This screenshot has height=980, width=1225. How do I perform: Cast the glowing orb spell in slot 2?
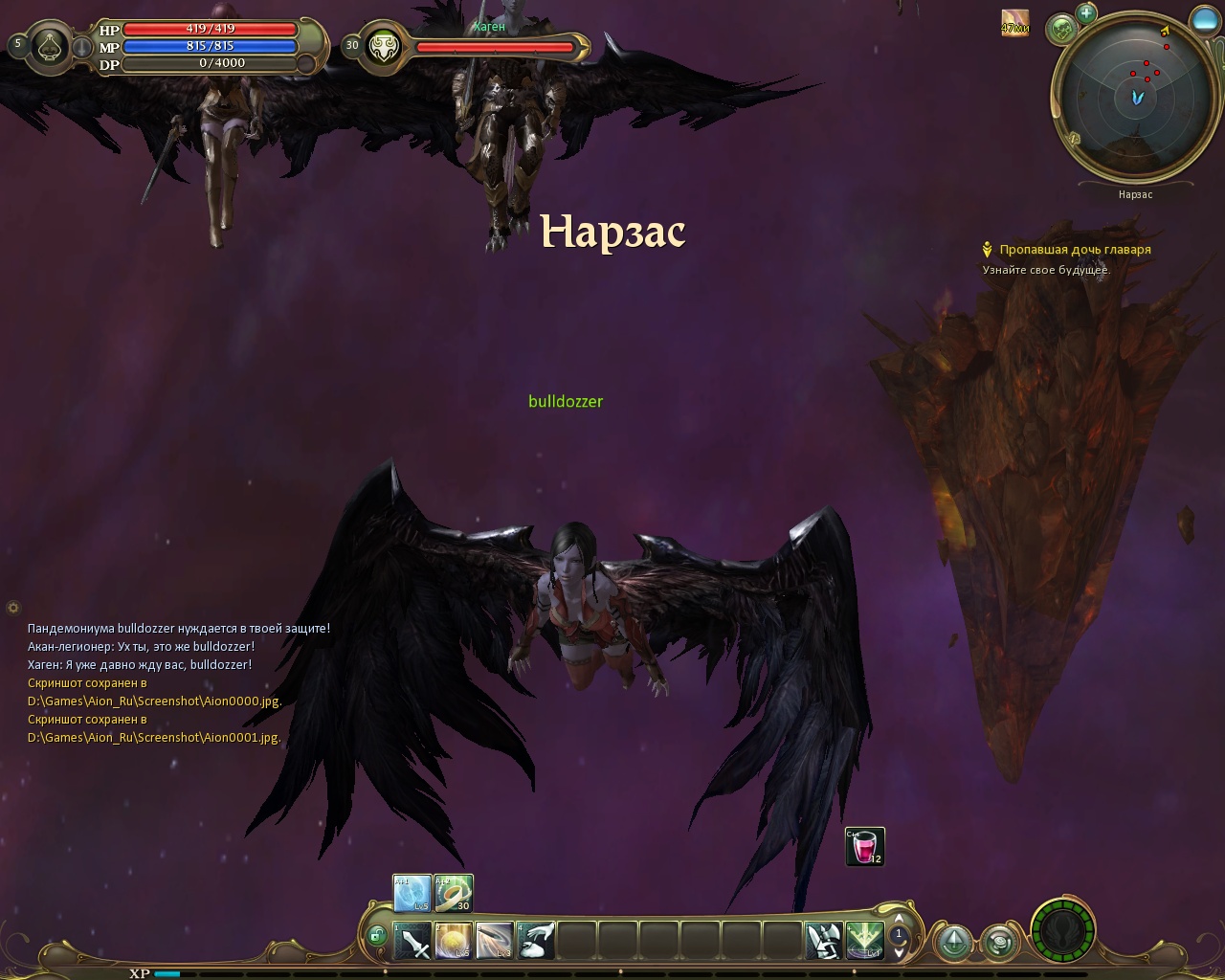coord(454,941)
